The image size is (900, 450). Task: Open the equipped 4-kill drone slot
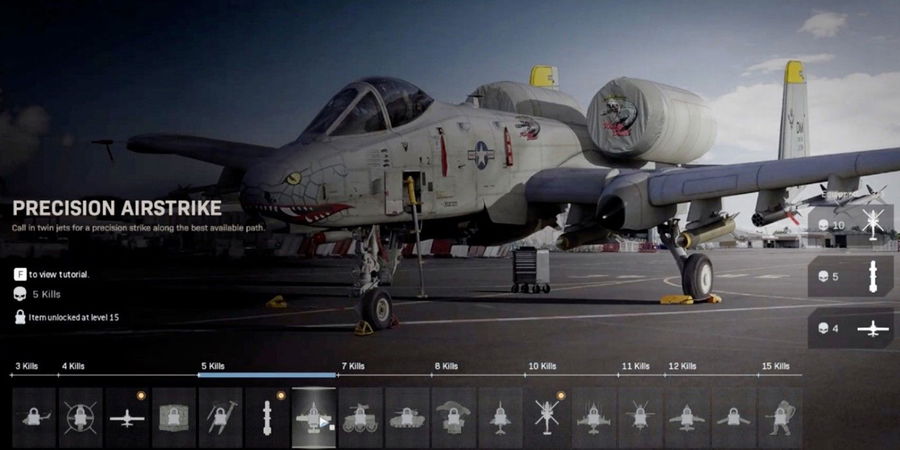850,328
